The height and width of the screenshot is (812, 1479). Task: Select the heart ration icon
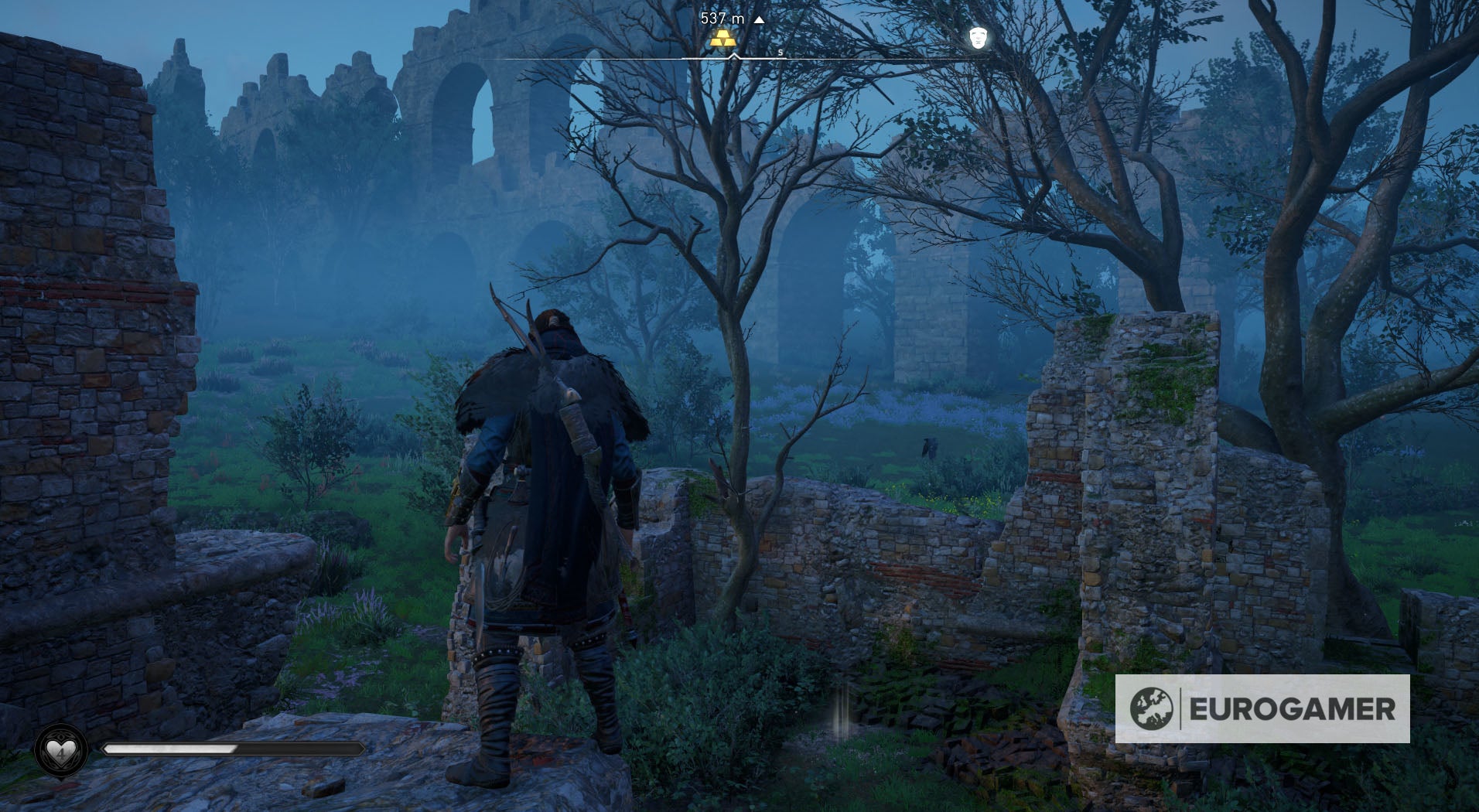(x=60, y=750)
